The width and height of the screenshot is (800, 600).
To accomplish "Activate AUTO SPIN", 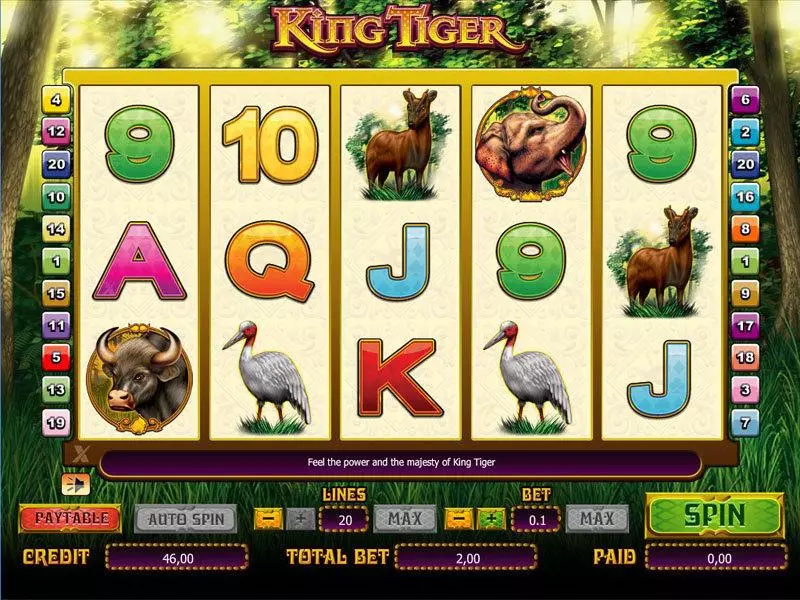I will pos(185,519).
